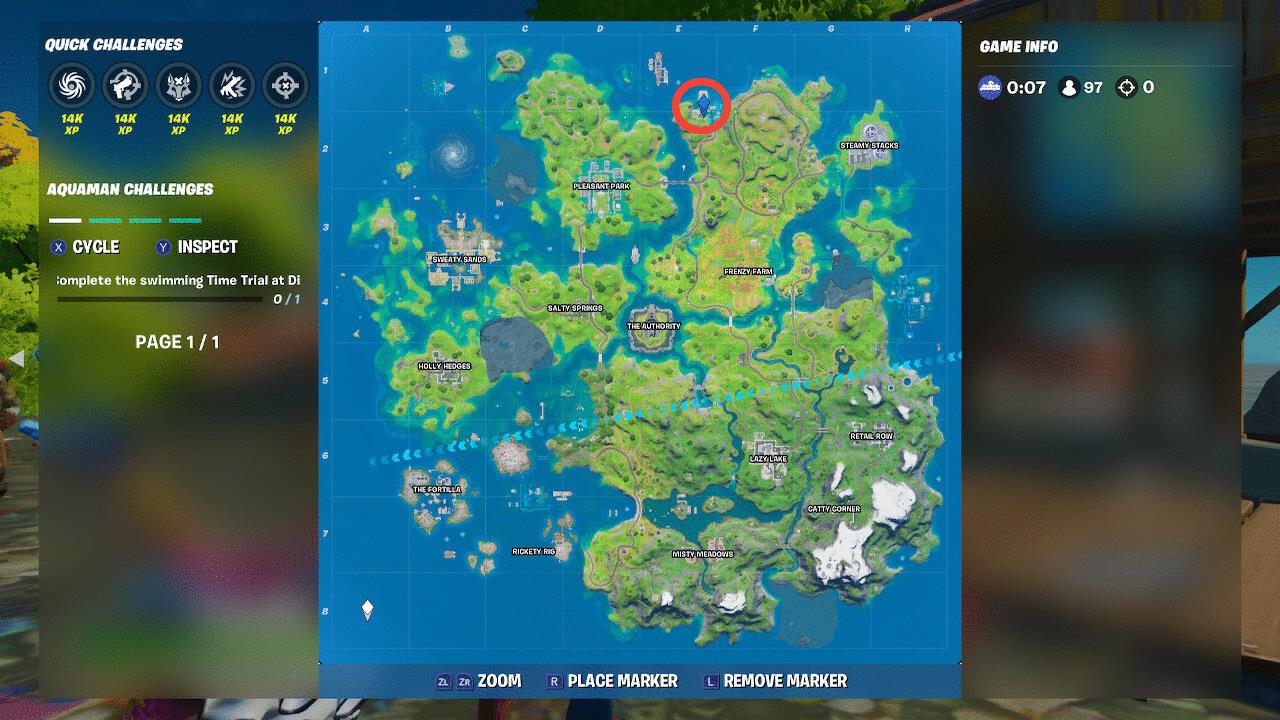Select the wolf head quick challenge icon
The height and width of the screenshot is (720, 1280).
click(176, 86)
